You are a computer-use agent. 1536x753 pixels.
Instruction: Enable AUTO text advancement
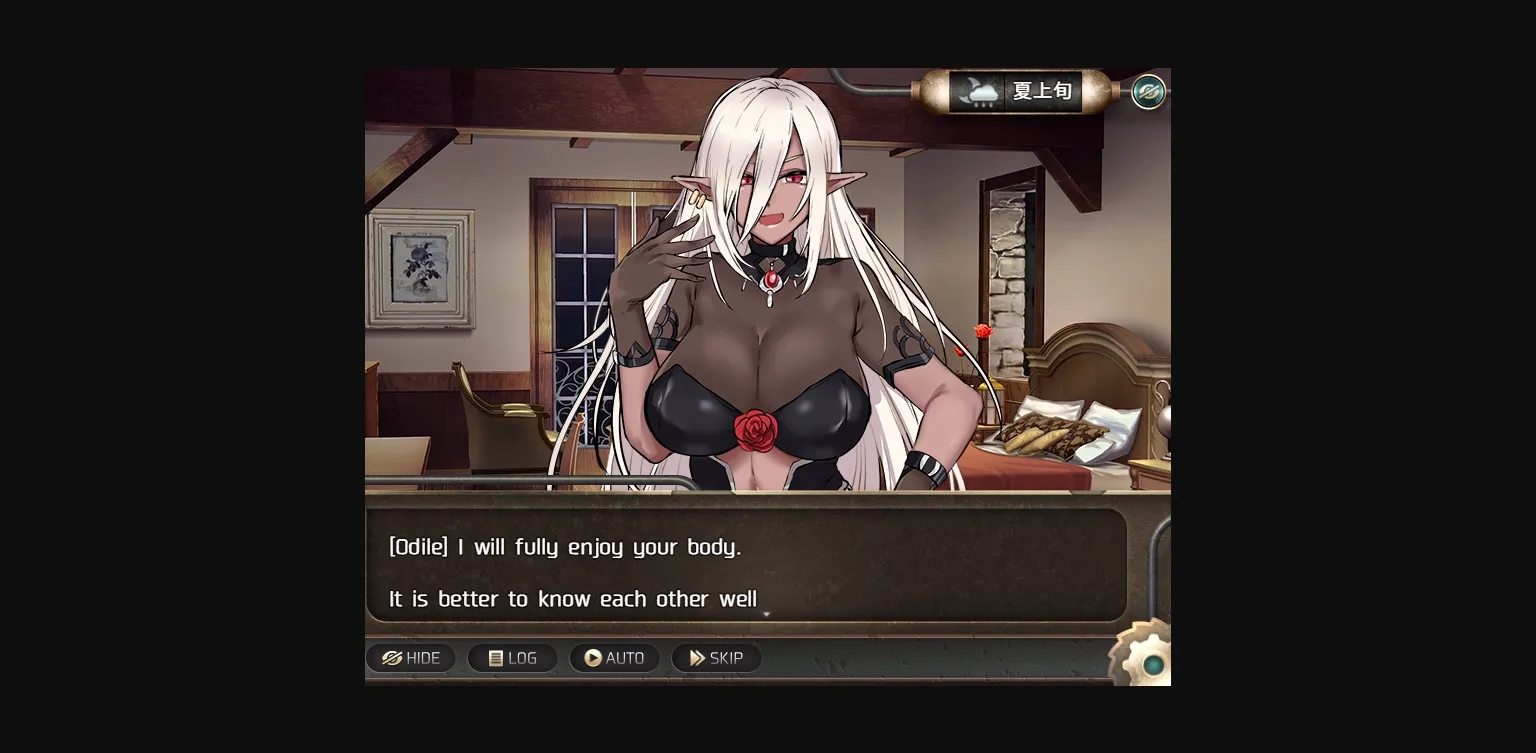point(614,658)
